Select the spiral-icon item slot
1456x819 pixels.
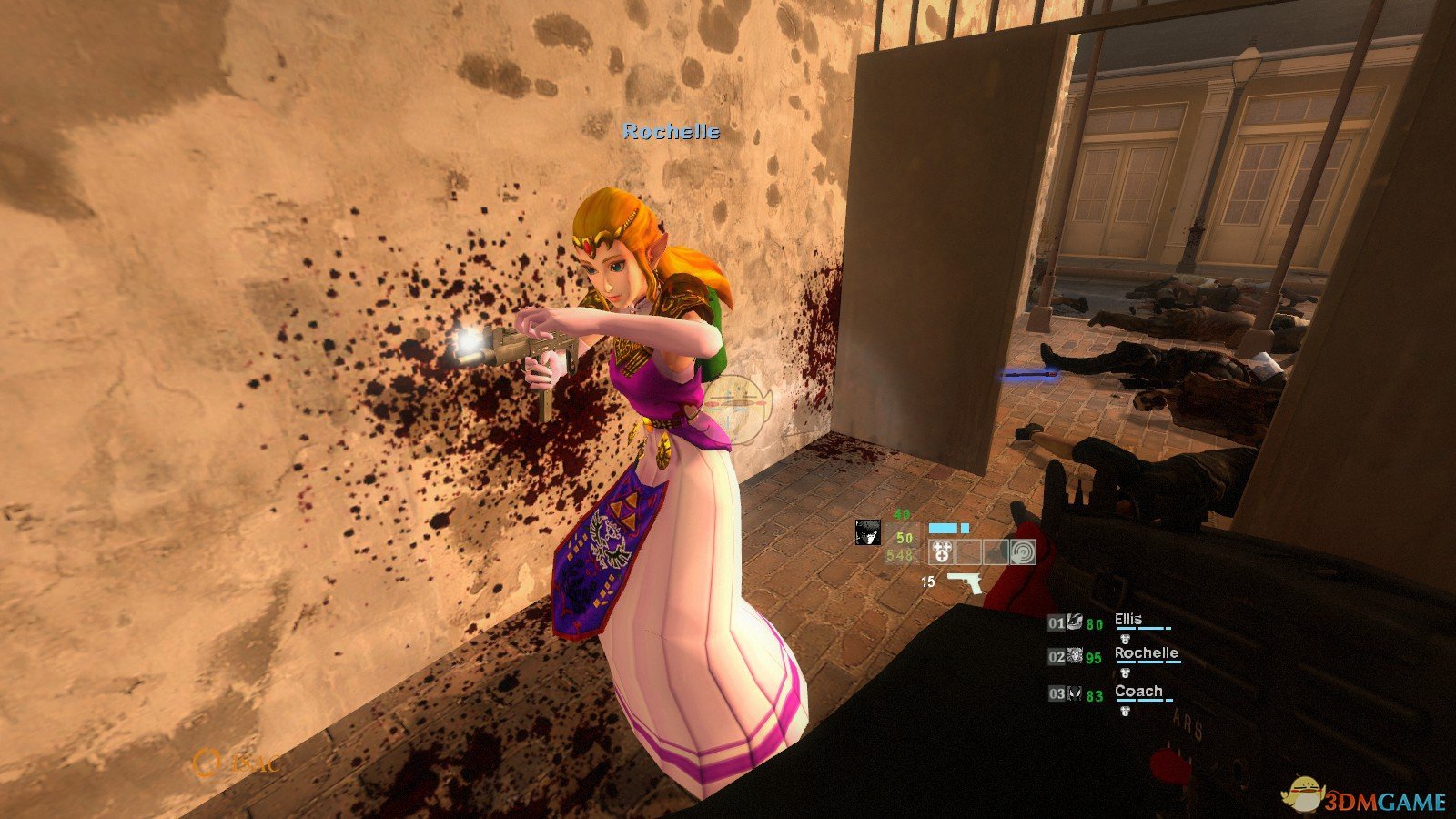(1023, 551)
